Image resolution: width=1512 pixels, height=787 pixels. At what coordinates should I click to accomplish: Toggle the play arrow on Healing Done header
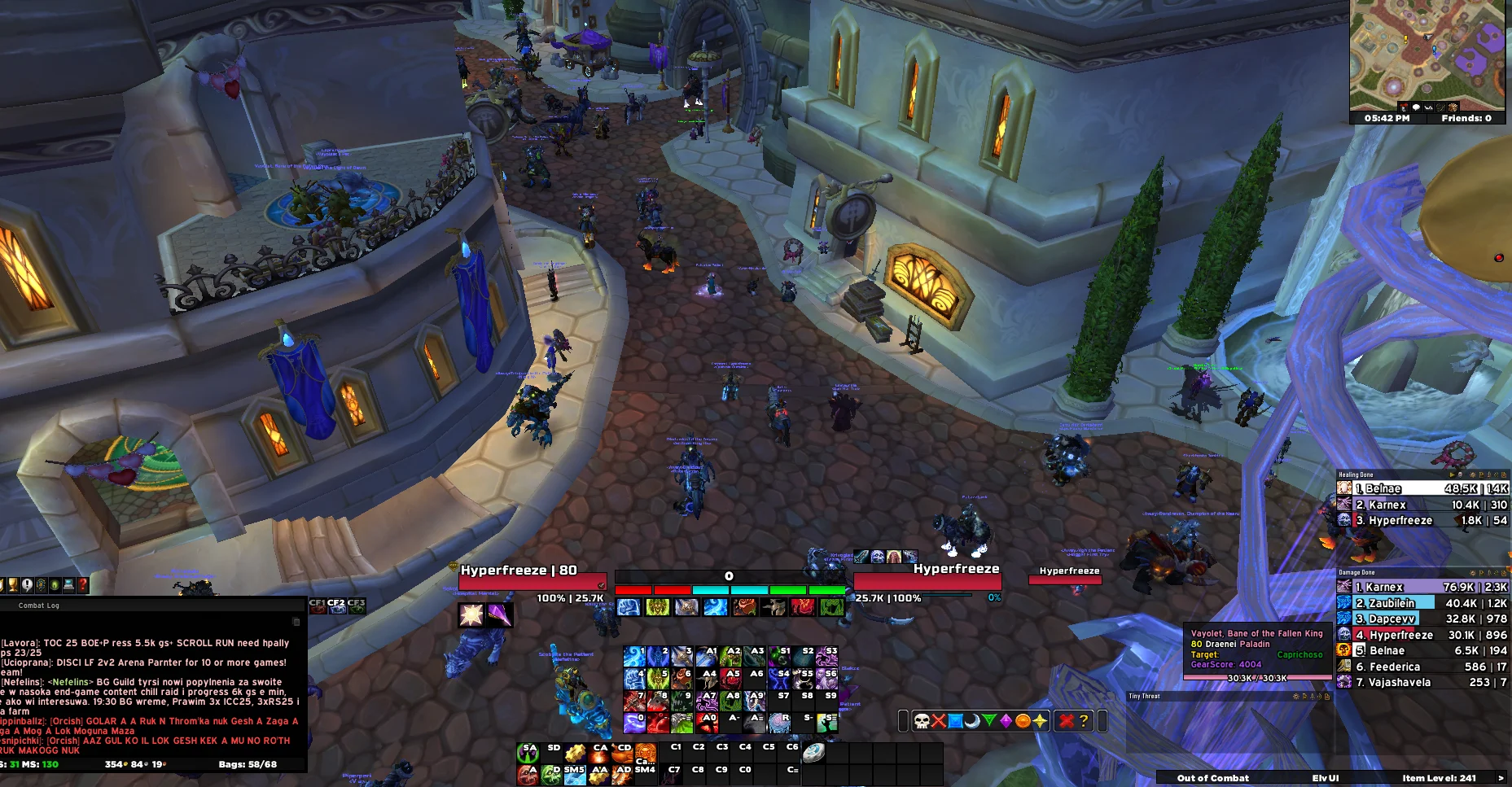click(x=1451, y=474)
